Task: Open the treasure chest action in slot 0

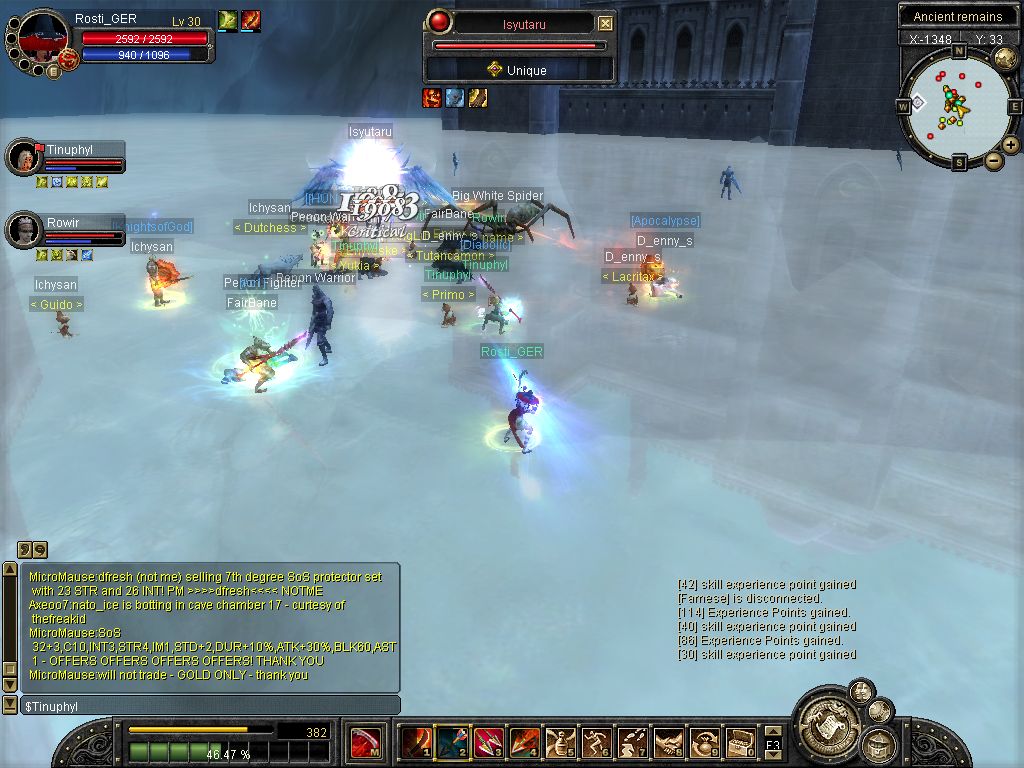Action: pyautogui.click(x=741, y=742)
